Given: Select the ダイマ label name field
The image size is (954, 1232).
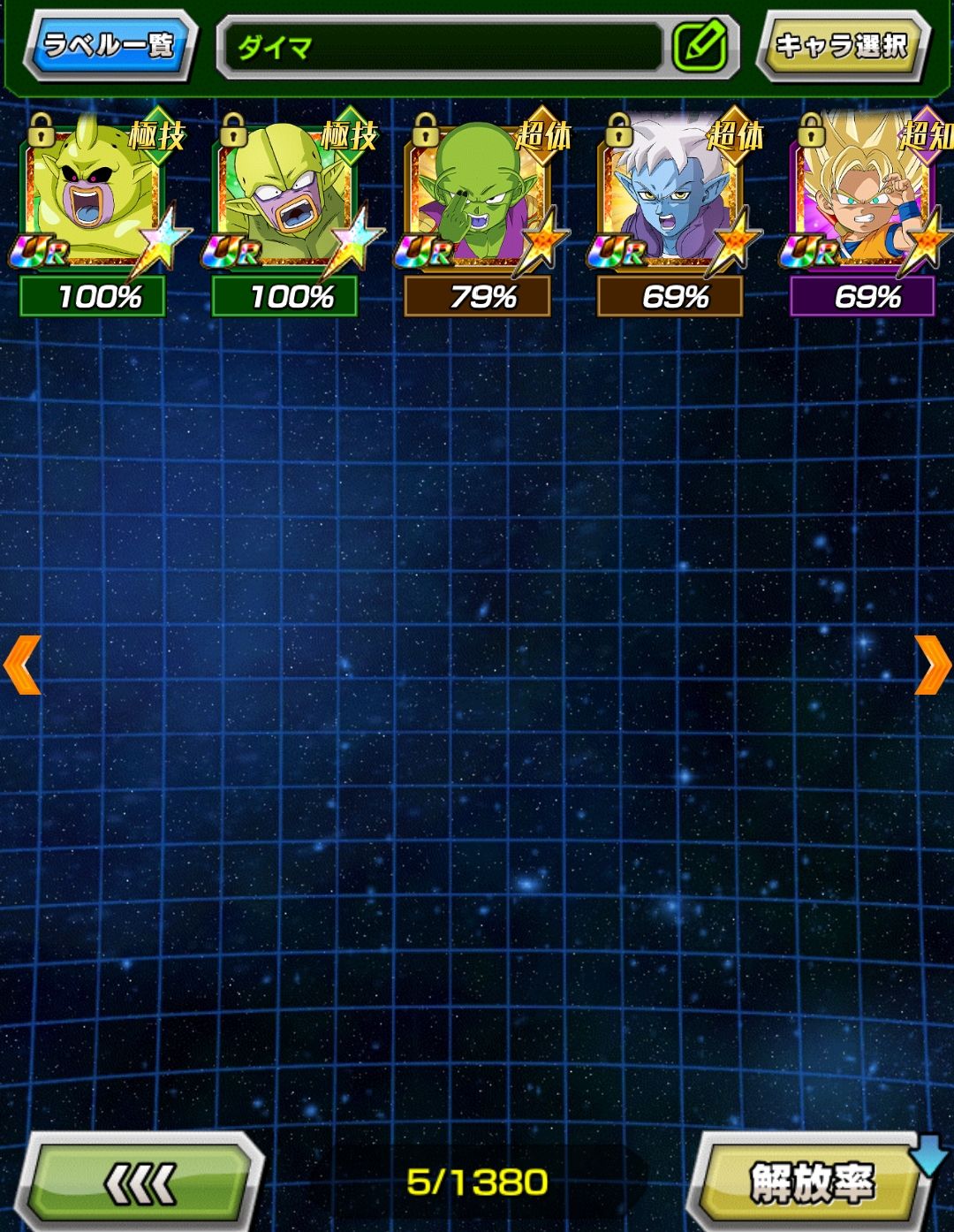Looking at the screenshot, I should click(x=442, y=46).
